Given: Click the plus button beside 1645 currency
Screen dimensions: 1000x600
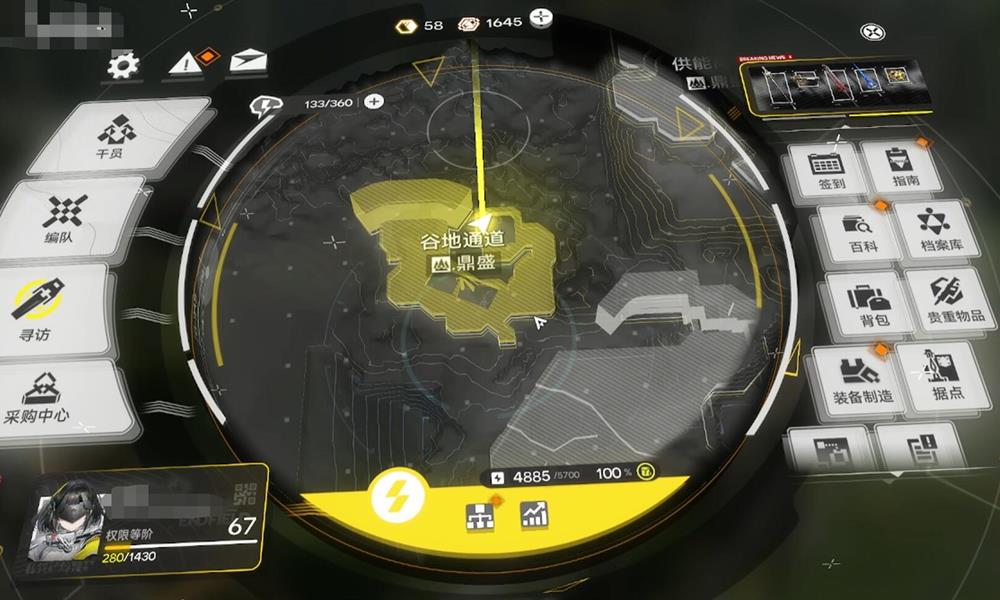Looking at the screenshot, I should (541, 18).
